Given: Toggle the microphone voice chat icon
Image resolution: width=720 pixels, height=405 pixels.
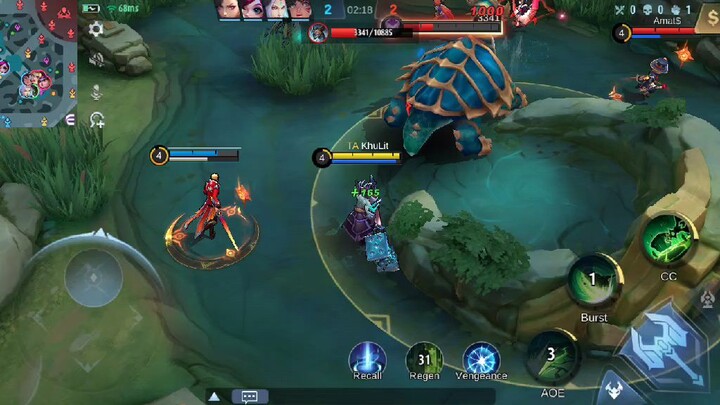Looking at the screenshot, I should (97, 91).
